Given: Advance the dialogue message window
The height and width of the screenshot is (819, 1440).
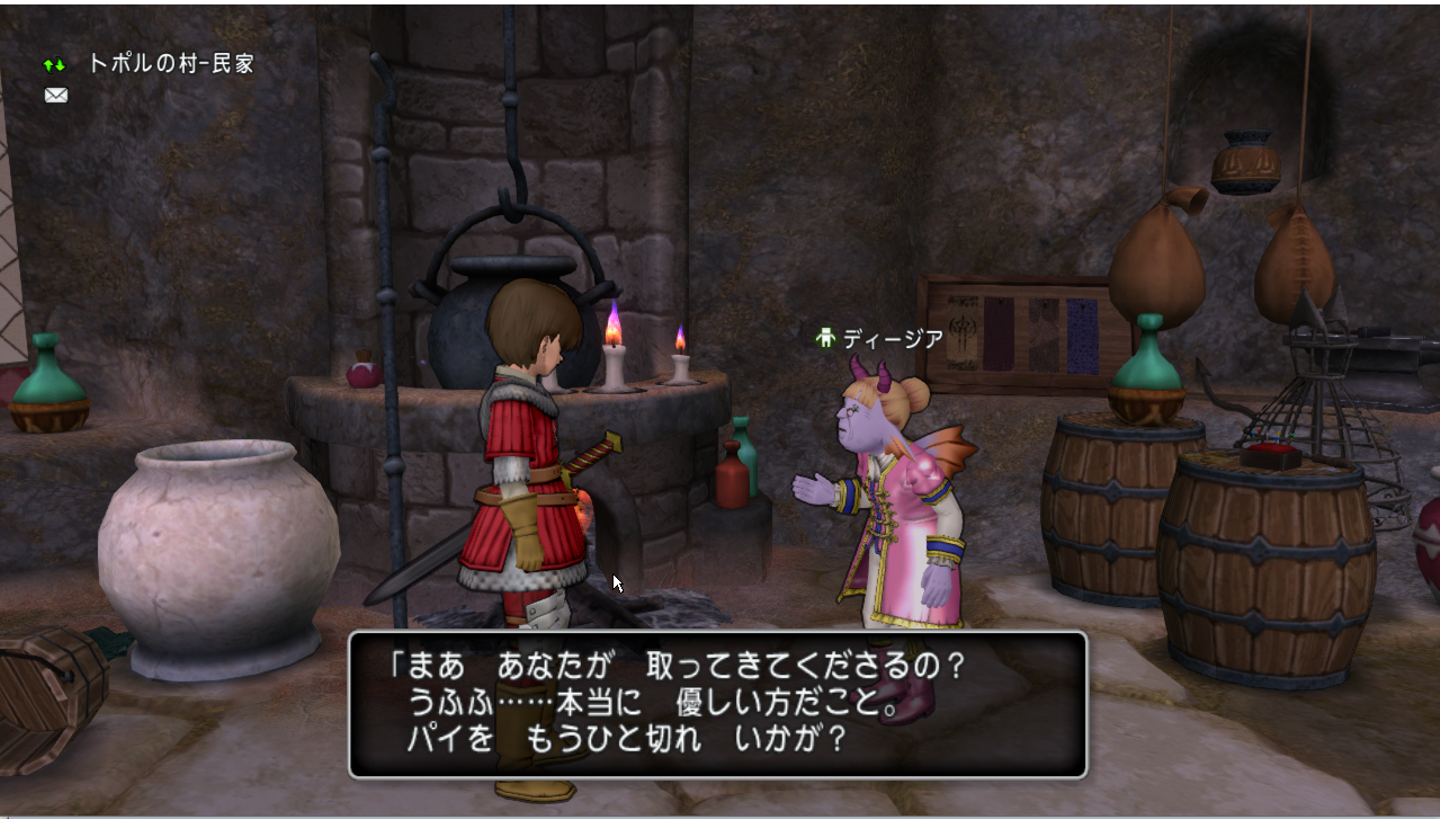Looking at the screenshot, I should (717, 704).
